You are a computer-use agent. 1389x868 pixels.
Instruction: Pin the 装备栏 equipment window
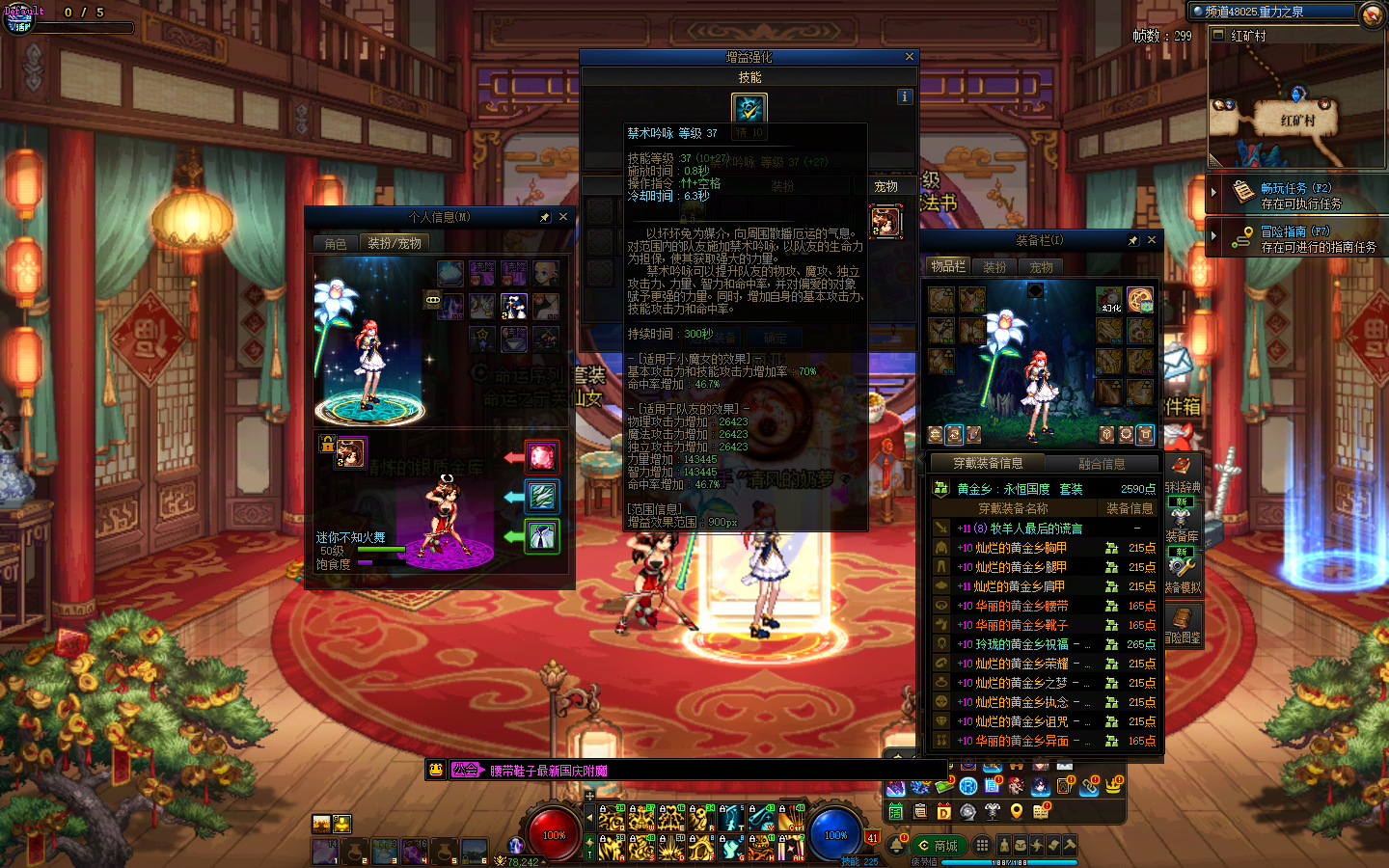1132,240
